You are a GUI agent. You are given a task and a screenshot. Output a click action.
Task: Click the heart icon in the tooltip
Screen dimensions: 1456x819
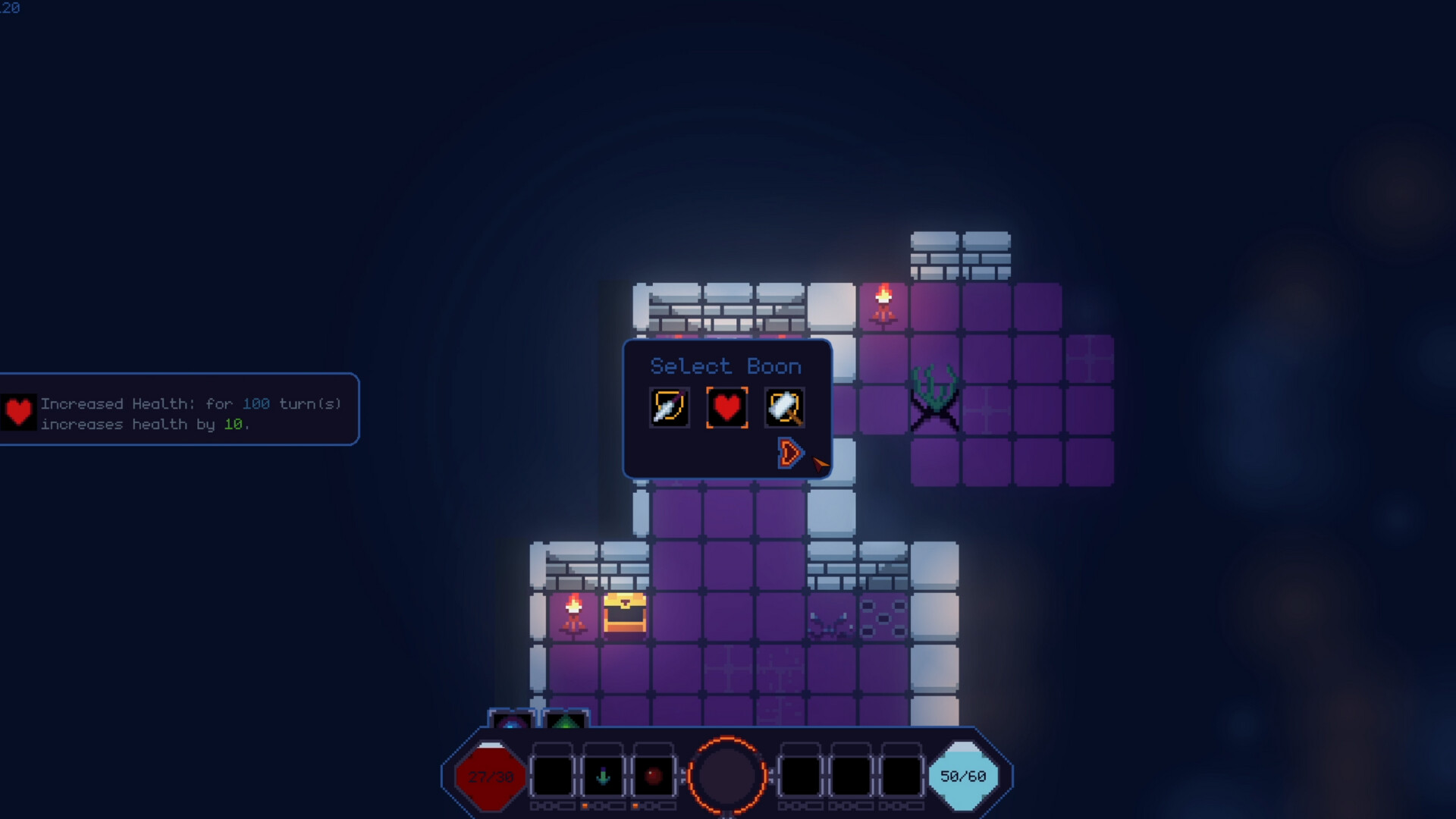coord(18,413)
